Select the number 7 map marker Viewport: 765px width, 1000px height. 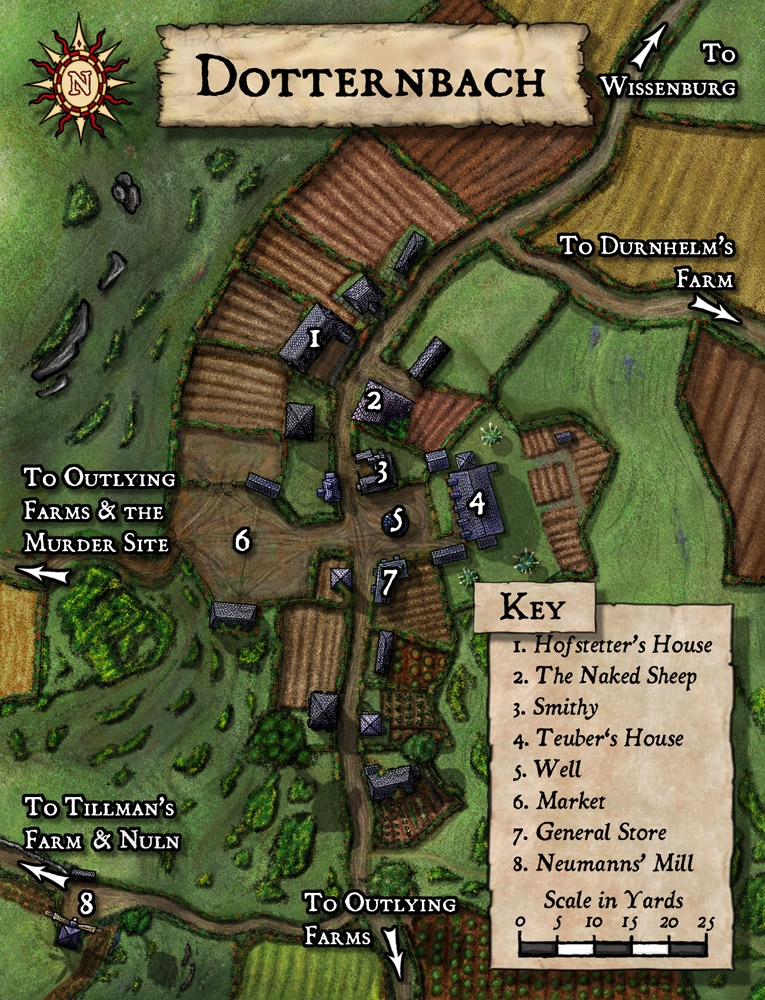pyautogui.click(x=389, y=580)
